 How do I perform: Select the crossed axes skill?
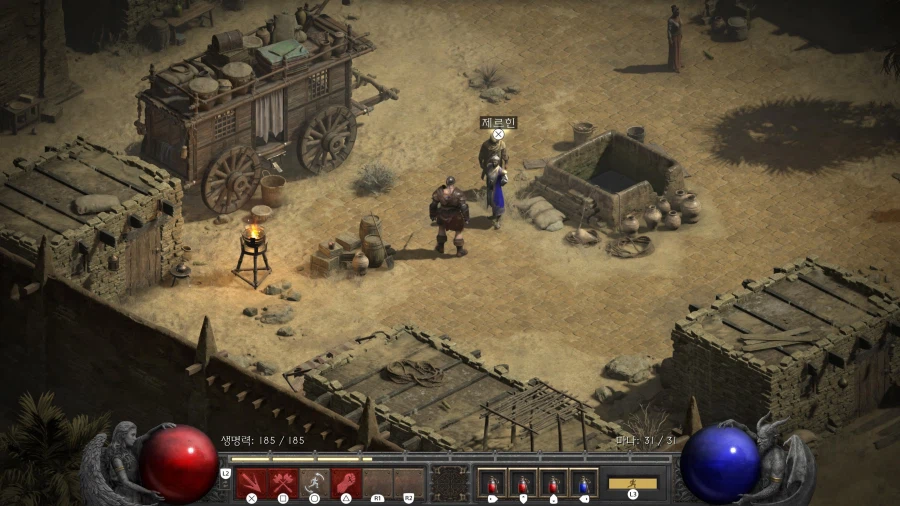point(283,482)
